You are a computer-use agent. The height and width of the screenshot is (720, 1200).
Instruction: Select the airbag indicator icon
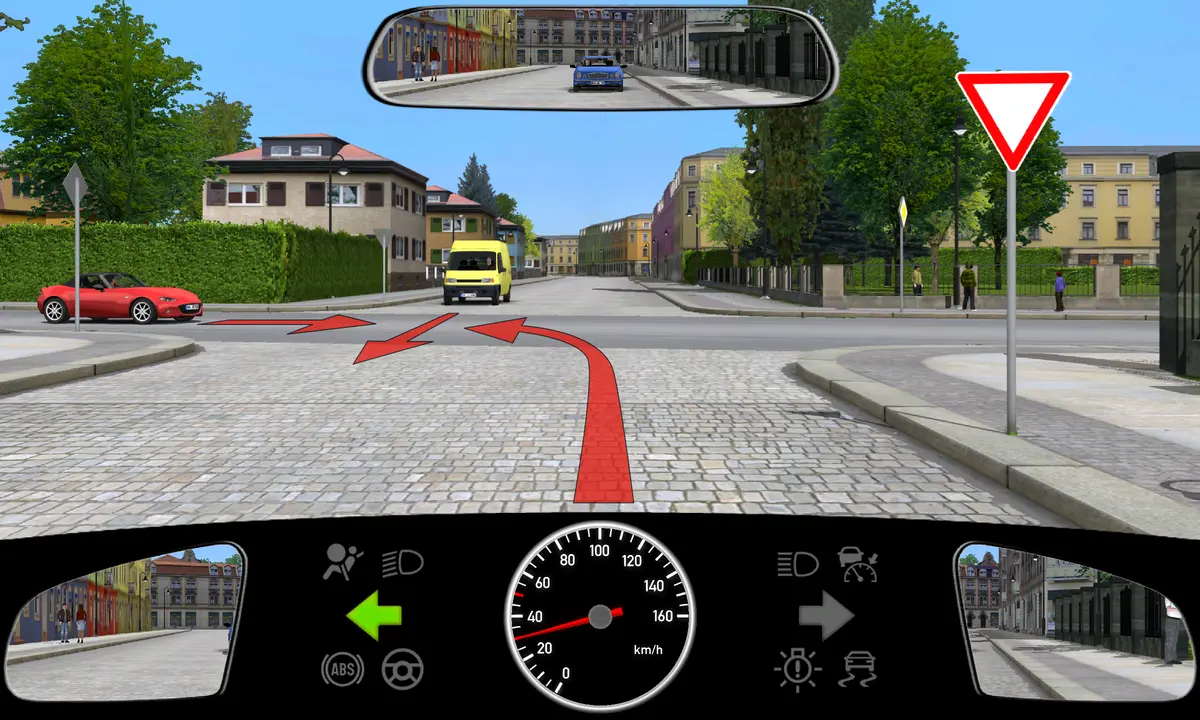coord(343,563)
